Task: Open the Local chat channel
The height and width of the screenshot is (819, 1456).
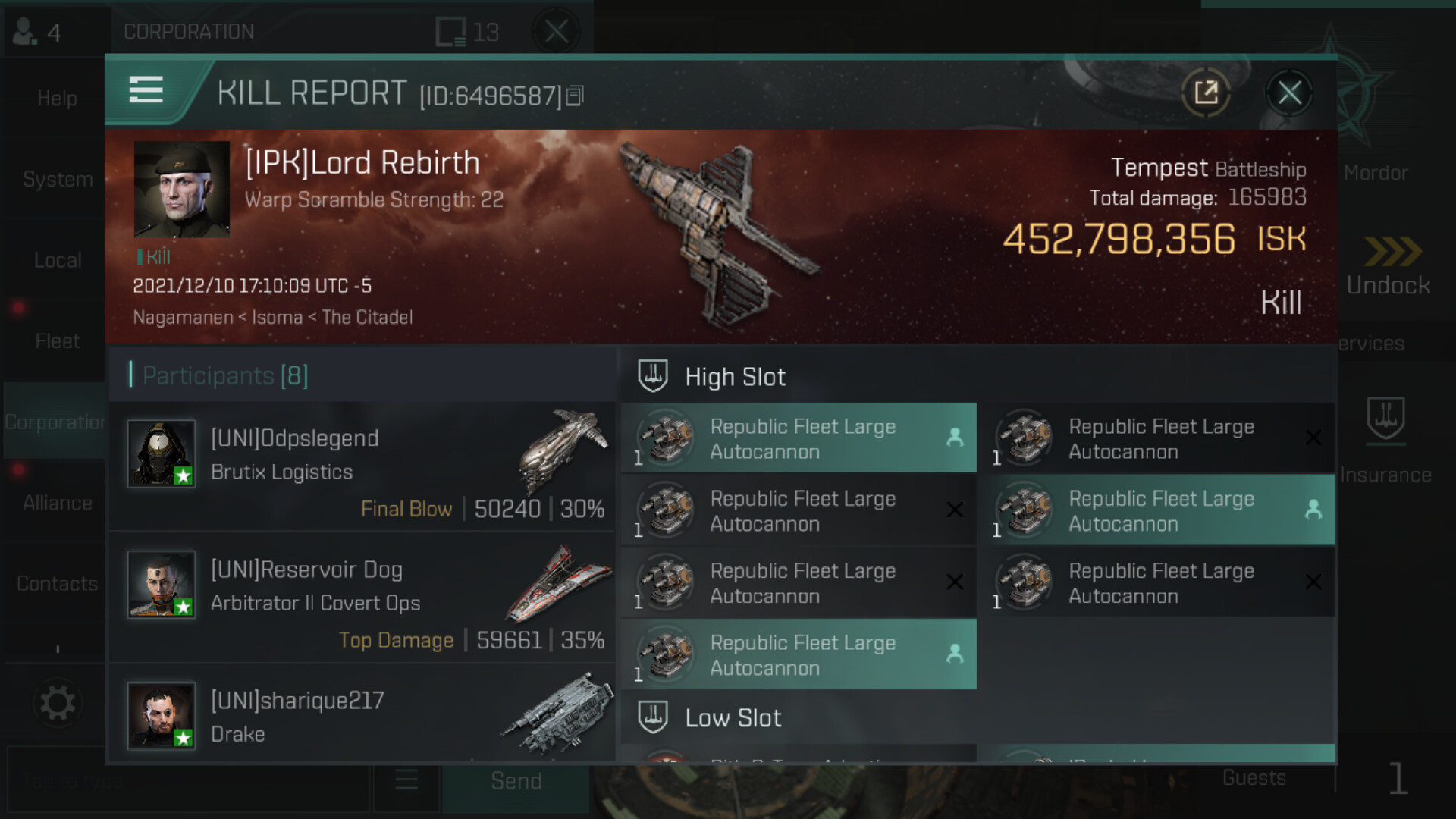Action: [57, 260]
